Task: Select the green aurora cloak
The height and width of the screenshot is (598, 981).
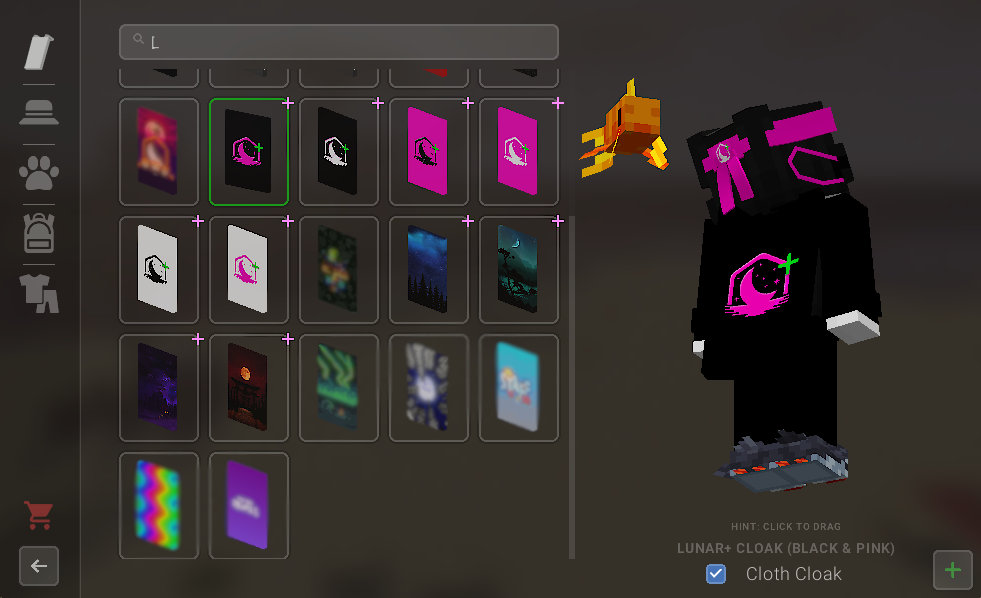Action: coord(339,387)
